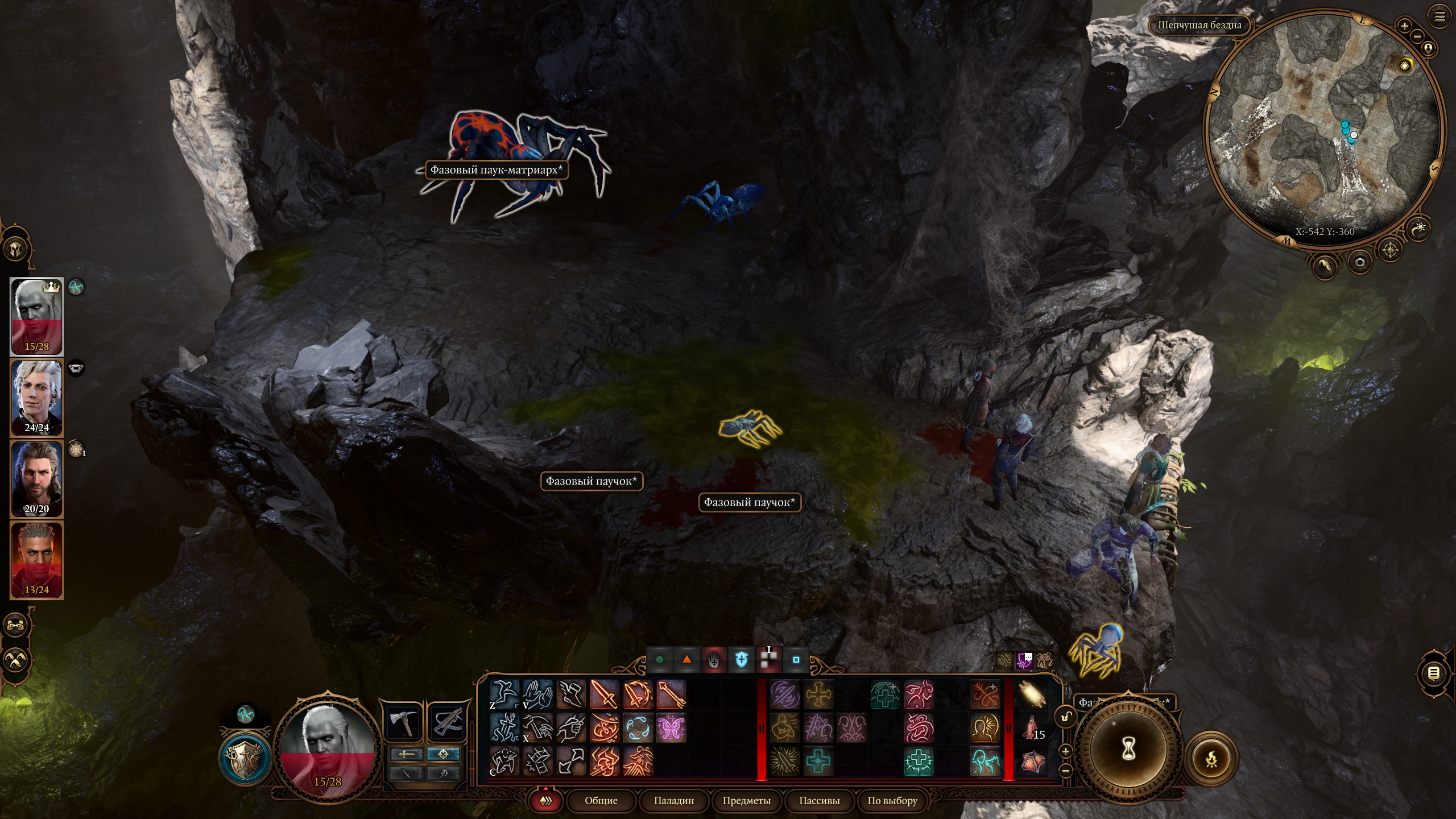Use the scroll item in the hotbar
Image resolution: width=1456 pixels, height=819 pixels.
click(x=1033, y=694)
